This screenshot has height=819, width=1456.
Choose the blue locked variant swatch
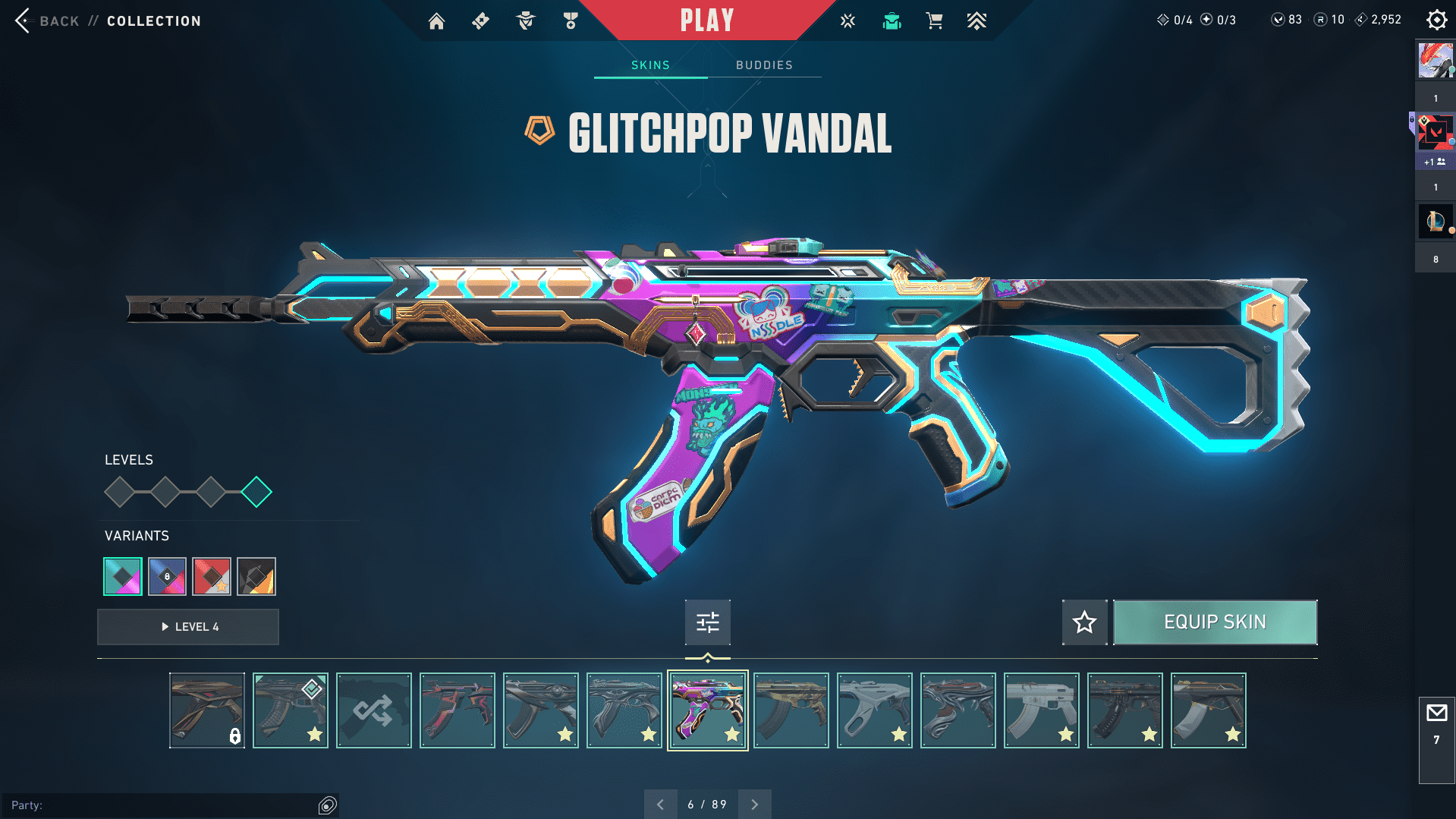pos(167,577)
